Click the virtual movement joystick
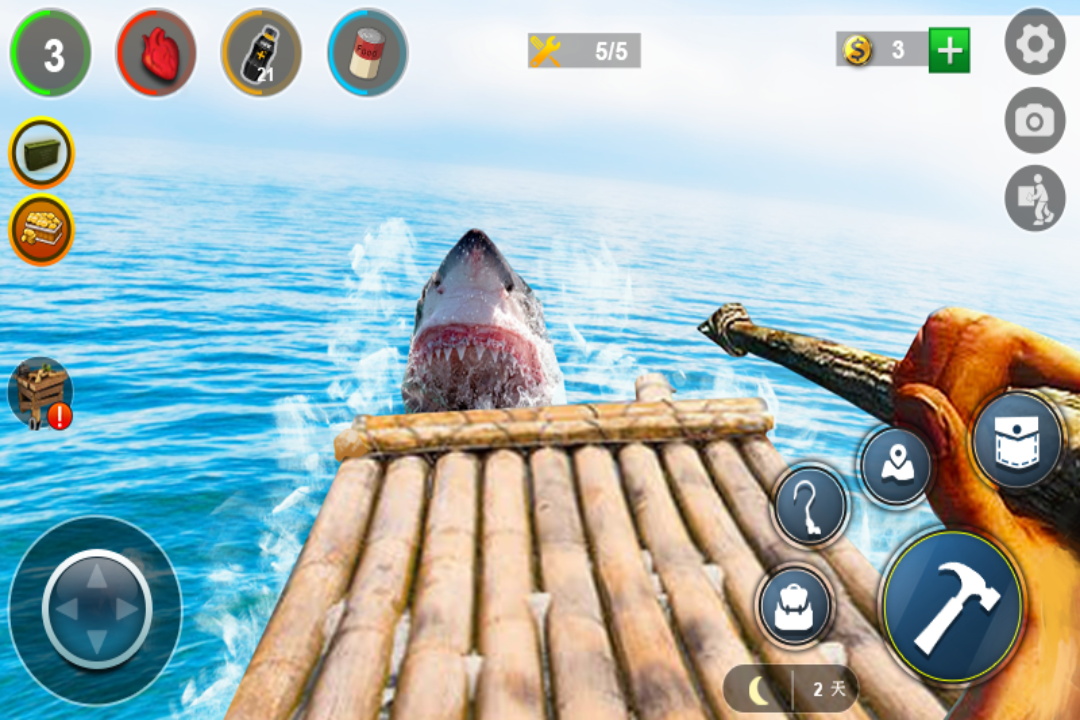 [96, 609]
